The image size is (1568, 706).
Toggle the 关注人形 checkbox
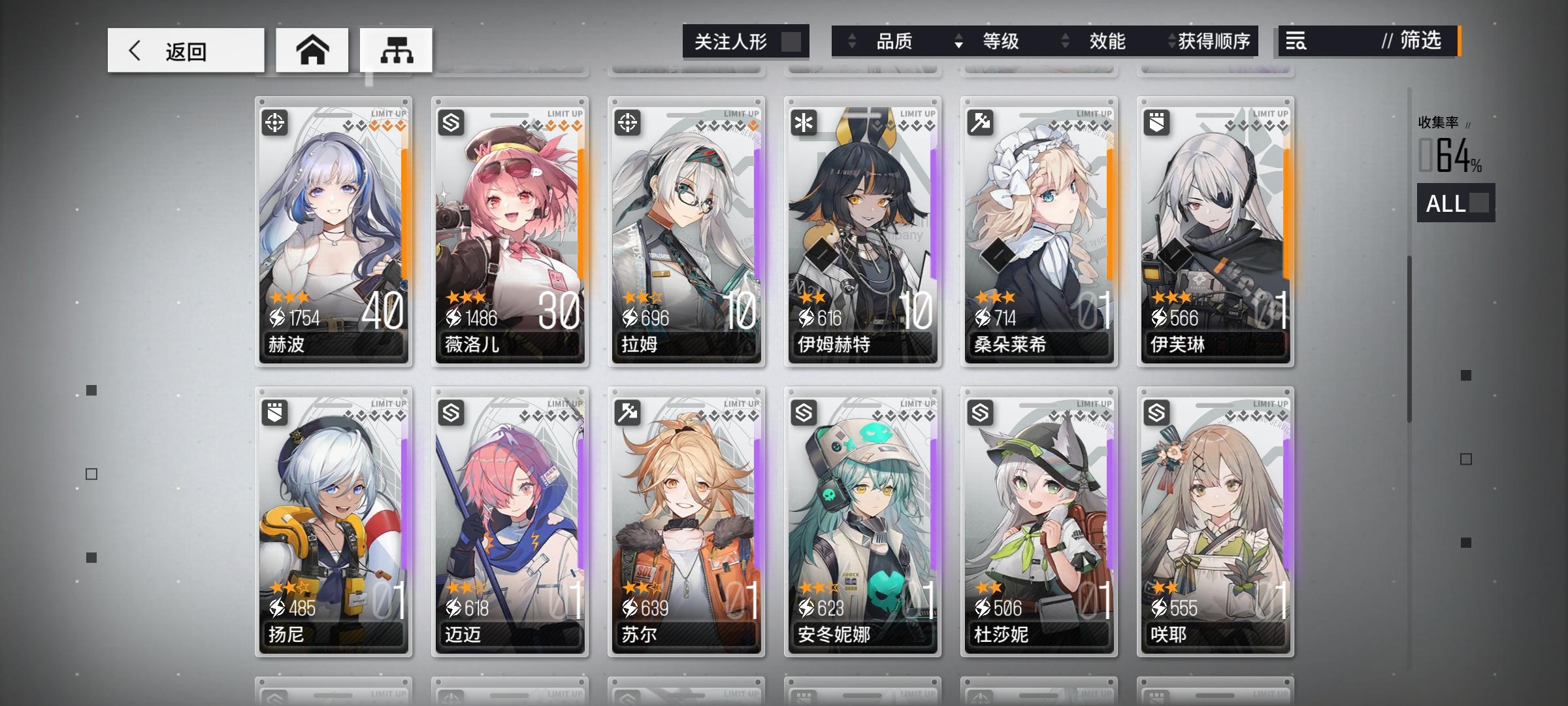(x=792, y=41)
